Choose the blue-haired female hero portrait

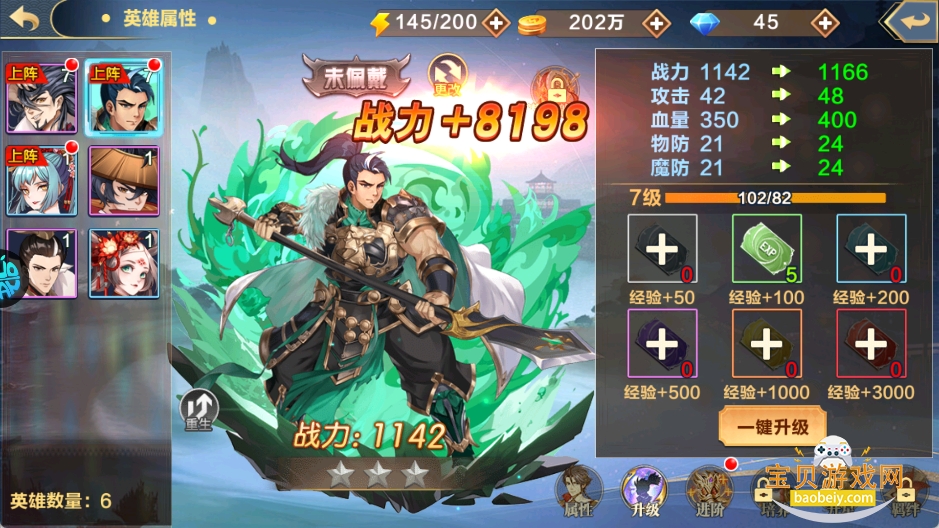pyautogui.click(x=40, y=181)
